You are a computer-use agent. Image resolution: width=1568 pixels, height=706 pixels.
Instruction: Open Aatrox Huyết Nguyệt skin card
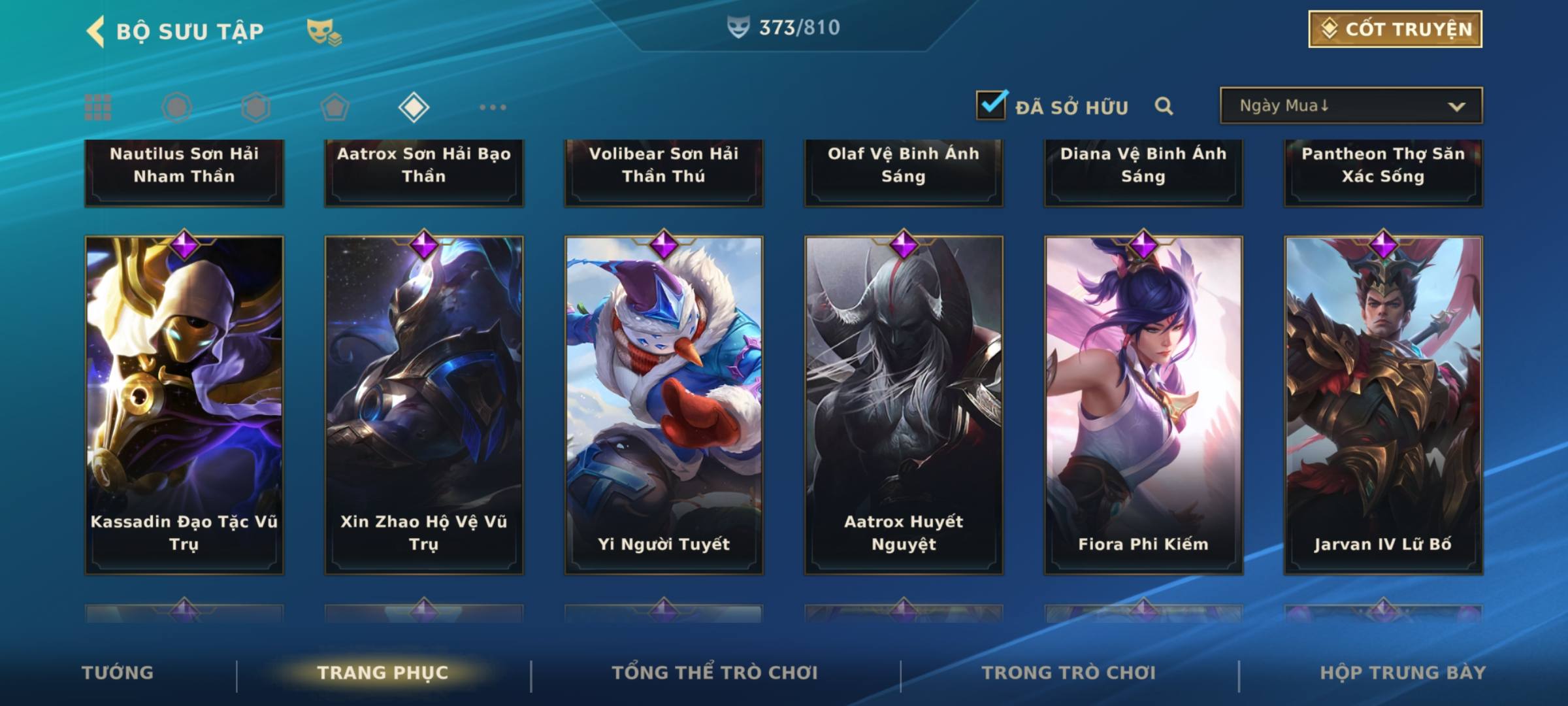click(904, 405)
